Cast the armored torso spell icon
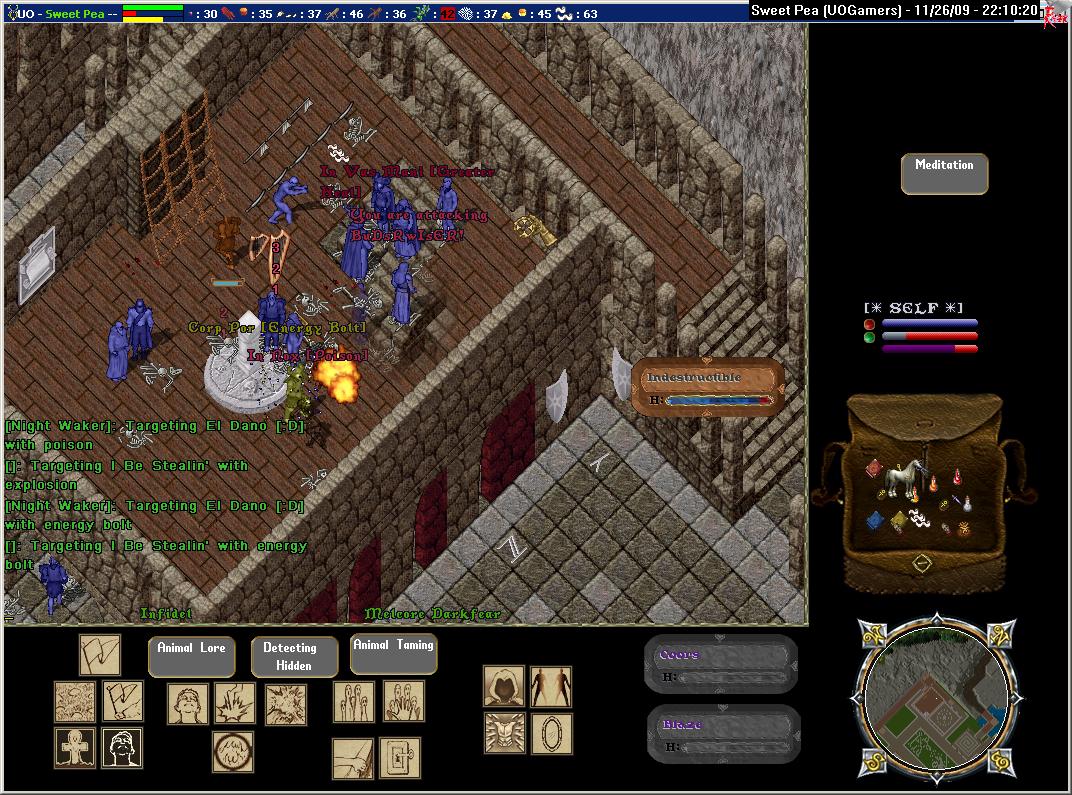1072x795 pixels. point(504,733)
